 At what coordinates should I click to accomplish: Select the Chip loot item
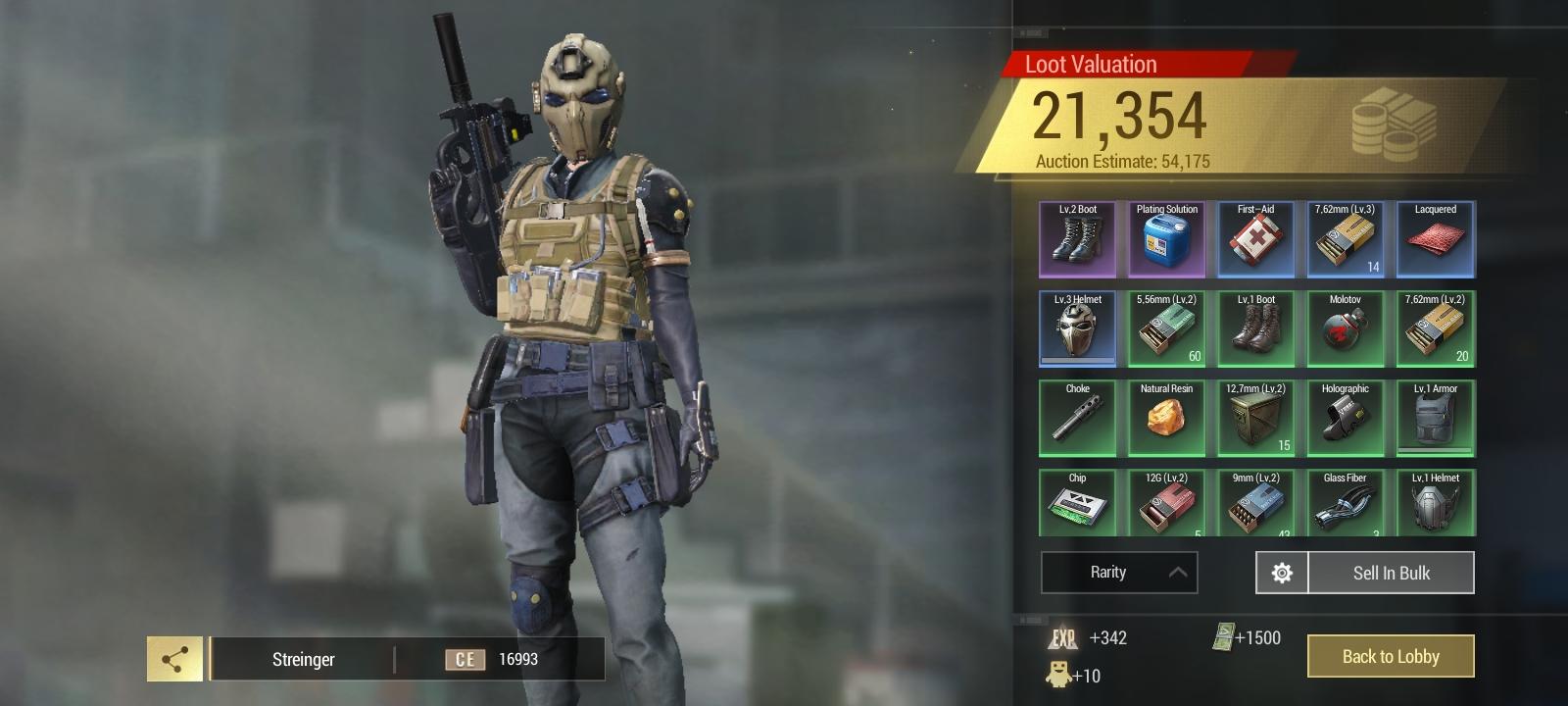click(1077, 503)
